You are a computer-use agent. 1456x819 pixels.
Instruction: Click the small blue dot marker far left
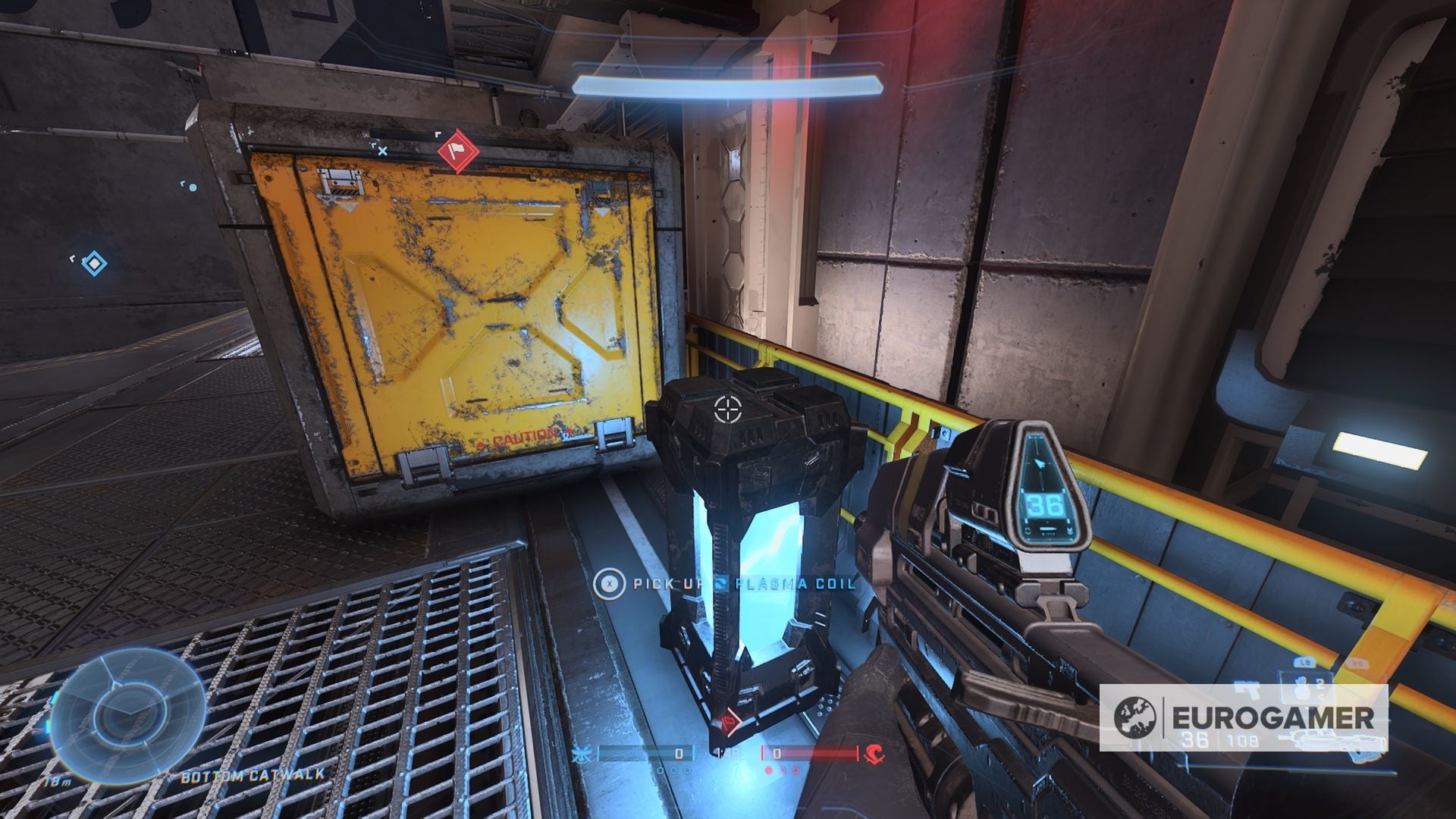193,187
